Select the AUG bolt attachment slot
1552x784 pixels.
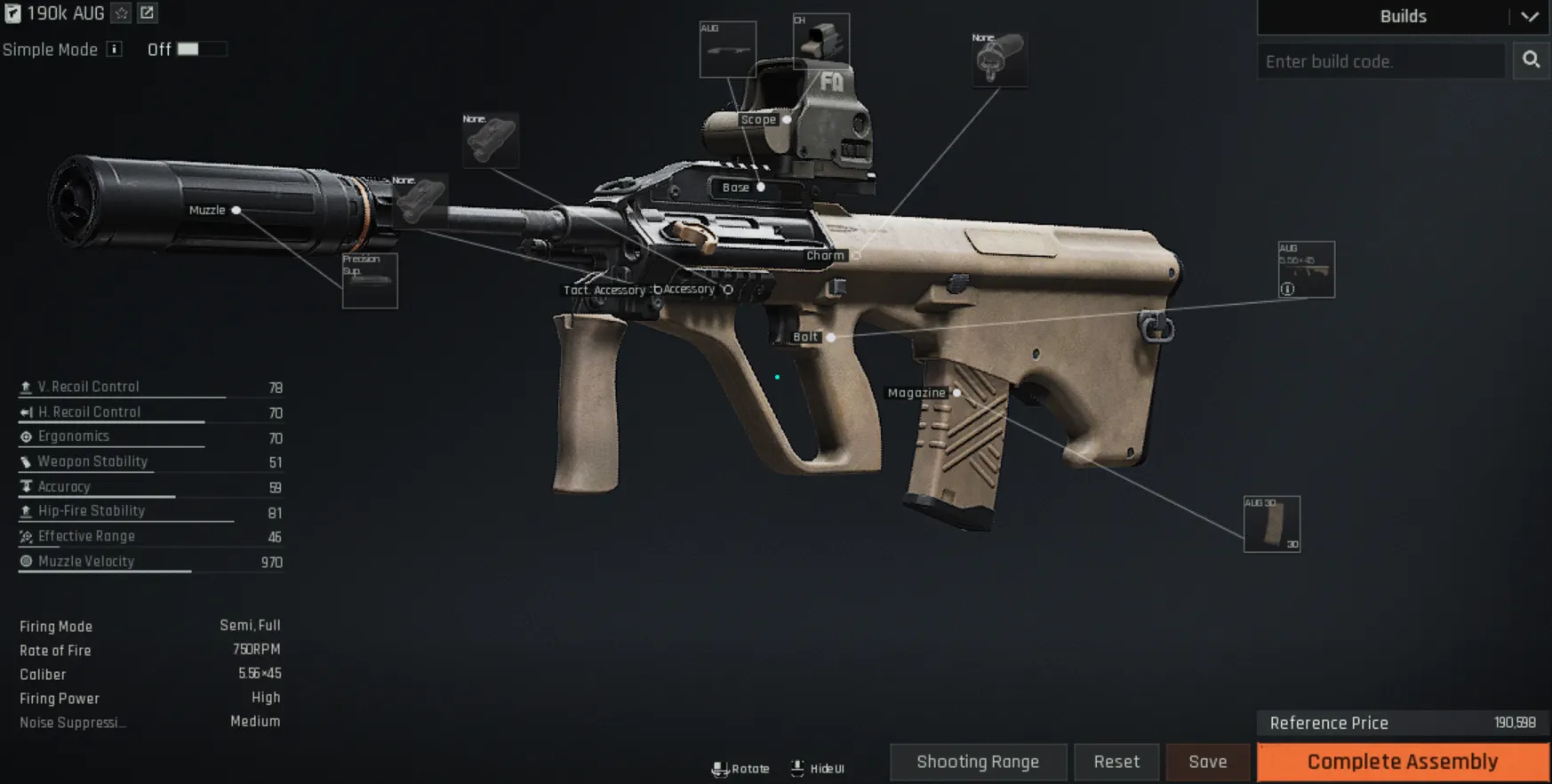coord(1306,269)
